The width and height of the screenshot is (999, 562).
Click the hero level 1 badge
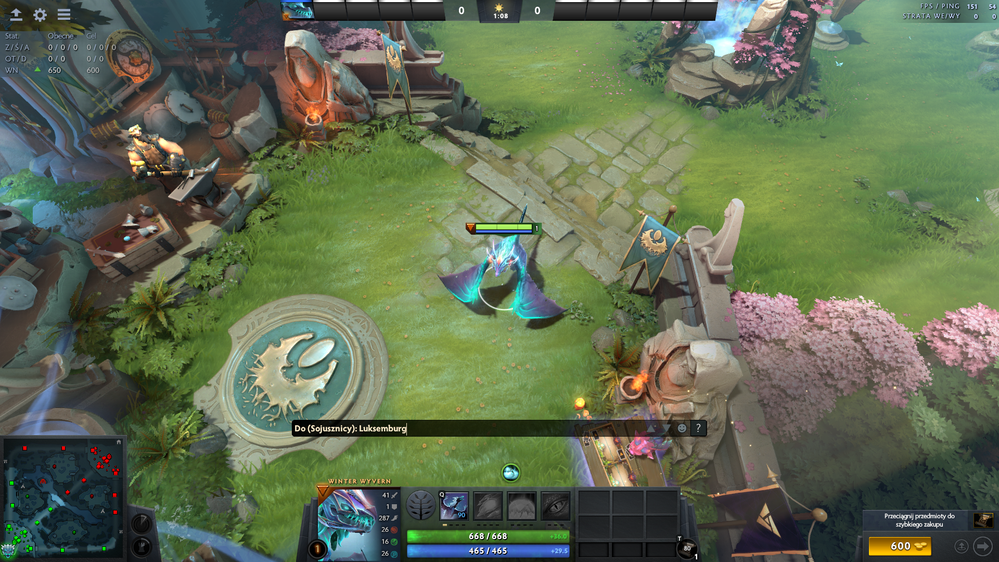tap(318, 548)
